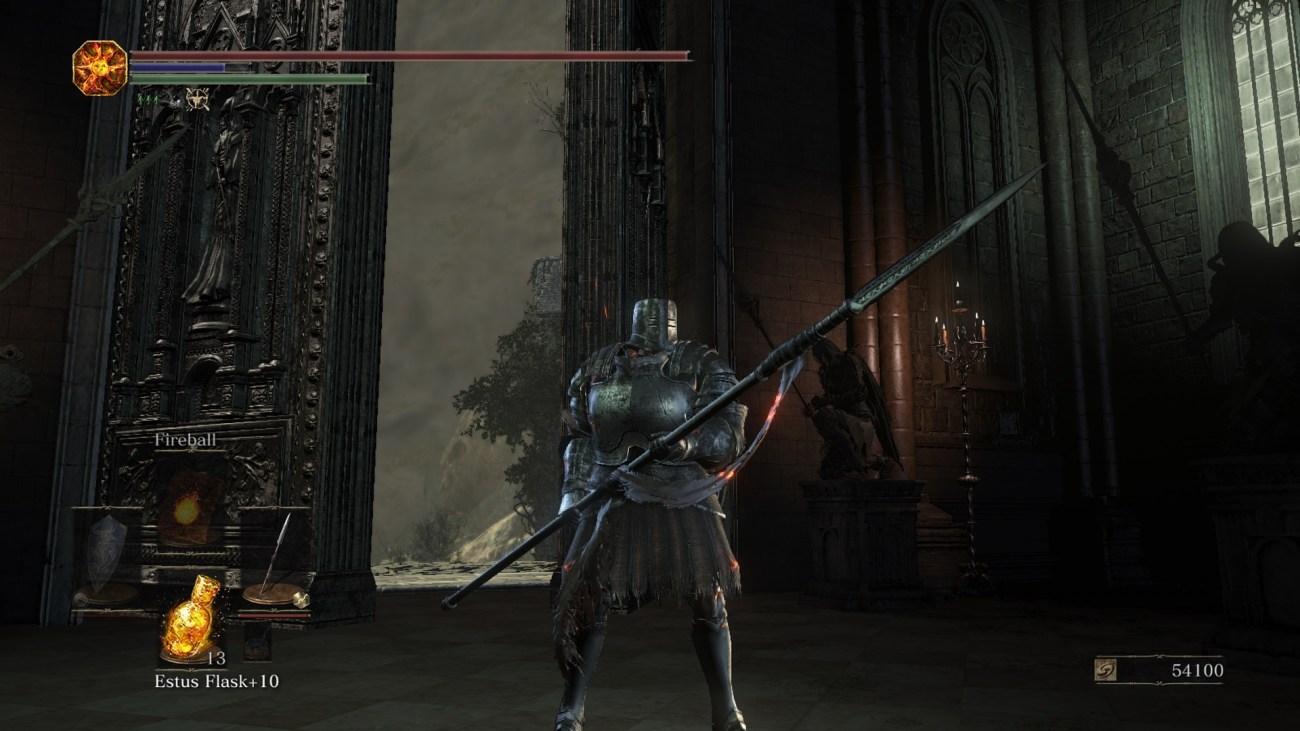Select the Fireball attunement spell icon
Viewport: 1300px width, 731px height.
click(x=186, y=510)
